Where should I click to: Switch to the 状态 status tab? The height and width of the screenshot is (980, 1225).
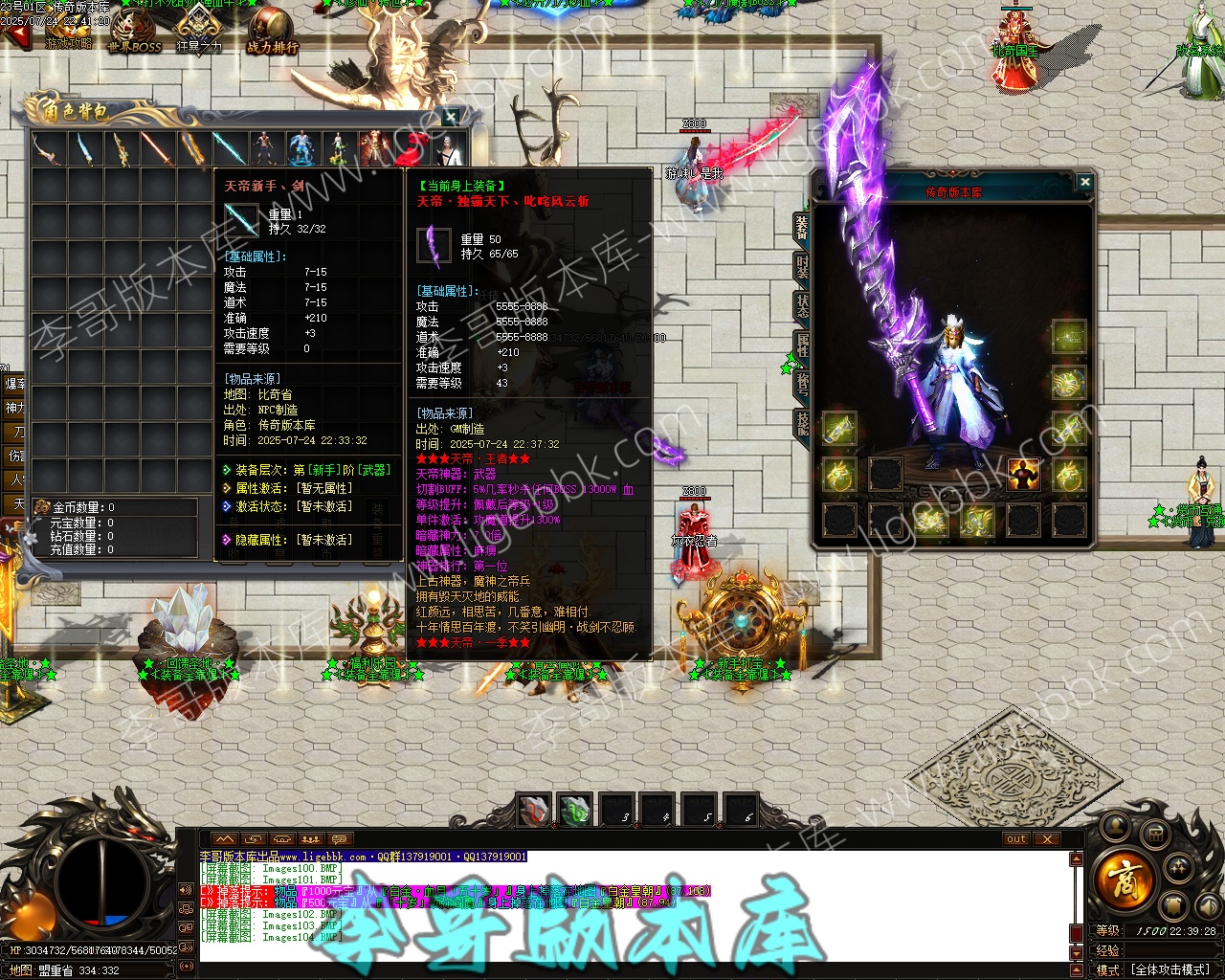(802, 306)
